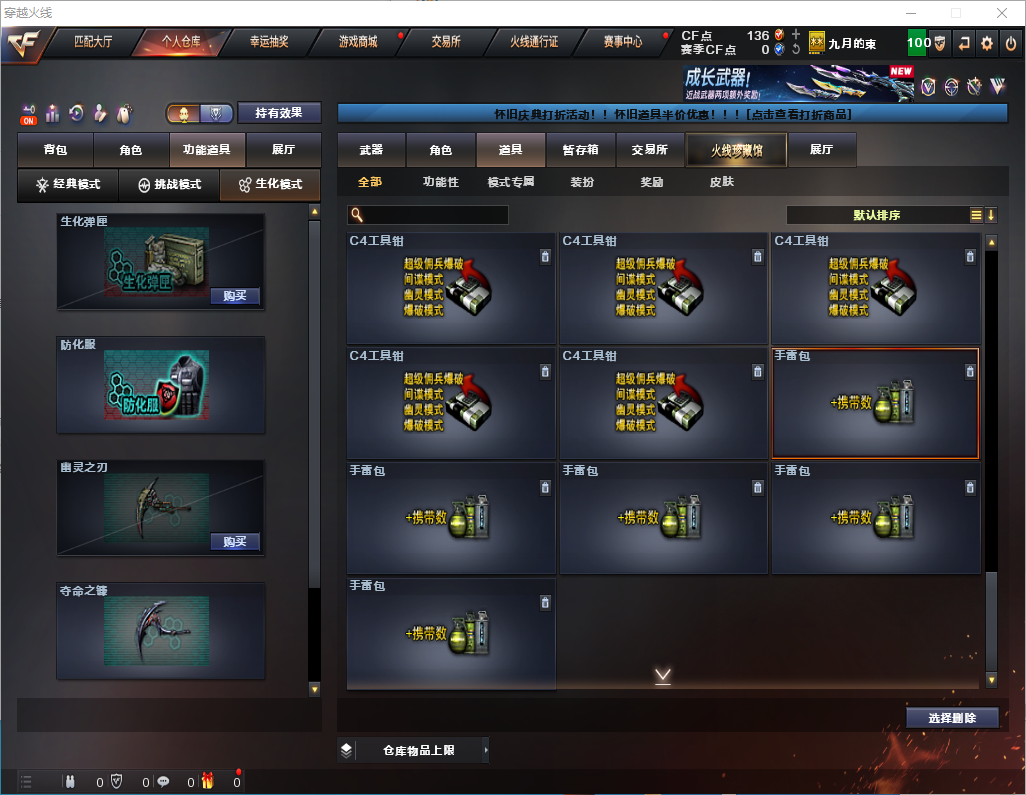Switch to the 暂存箱 temporary storage tab
Viewport: 1026px width, 795px height.
(x=580, y=150)
